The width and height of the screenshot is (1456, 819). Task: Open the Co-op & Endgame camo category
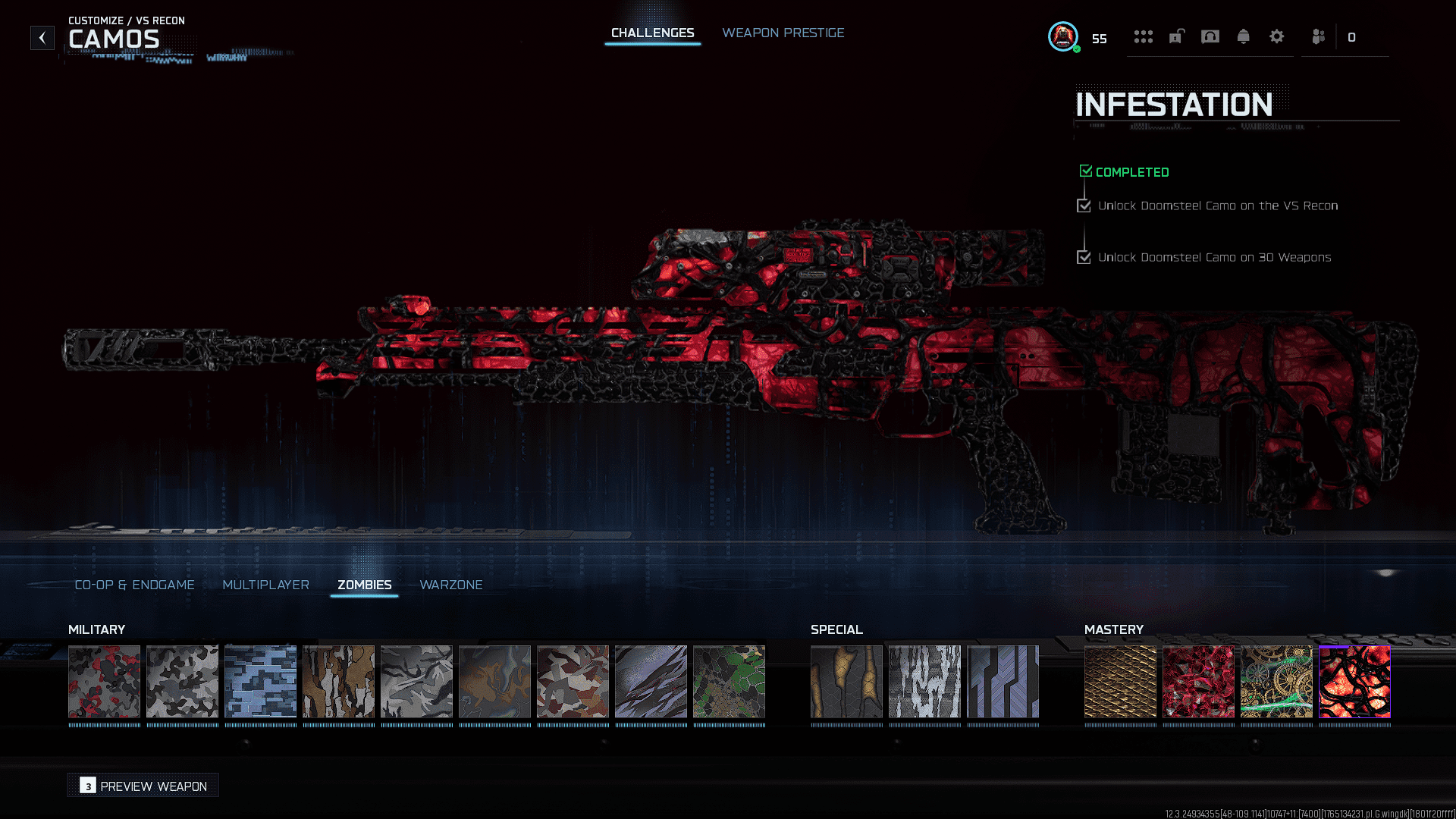tap(134, 585)
